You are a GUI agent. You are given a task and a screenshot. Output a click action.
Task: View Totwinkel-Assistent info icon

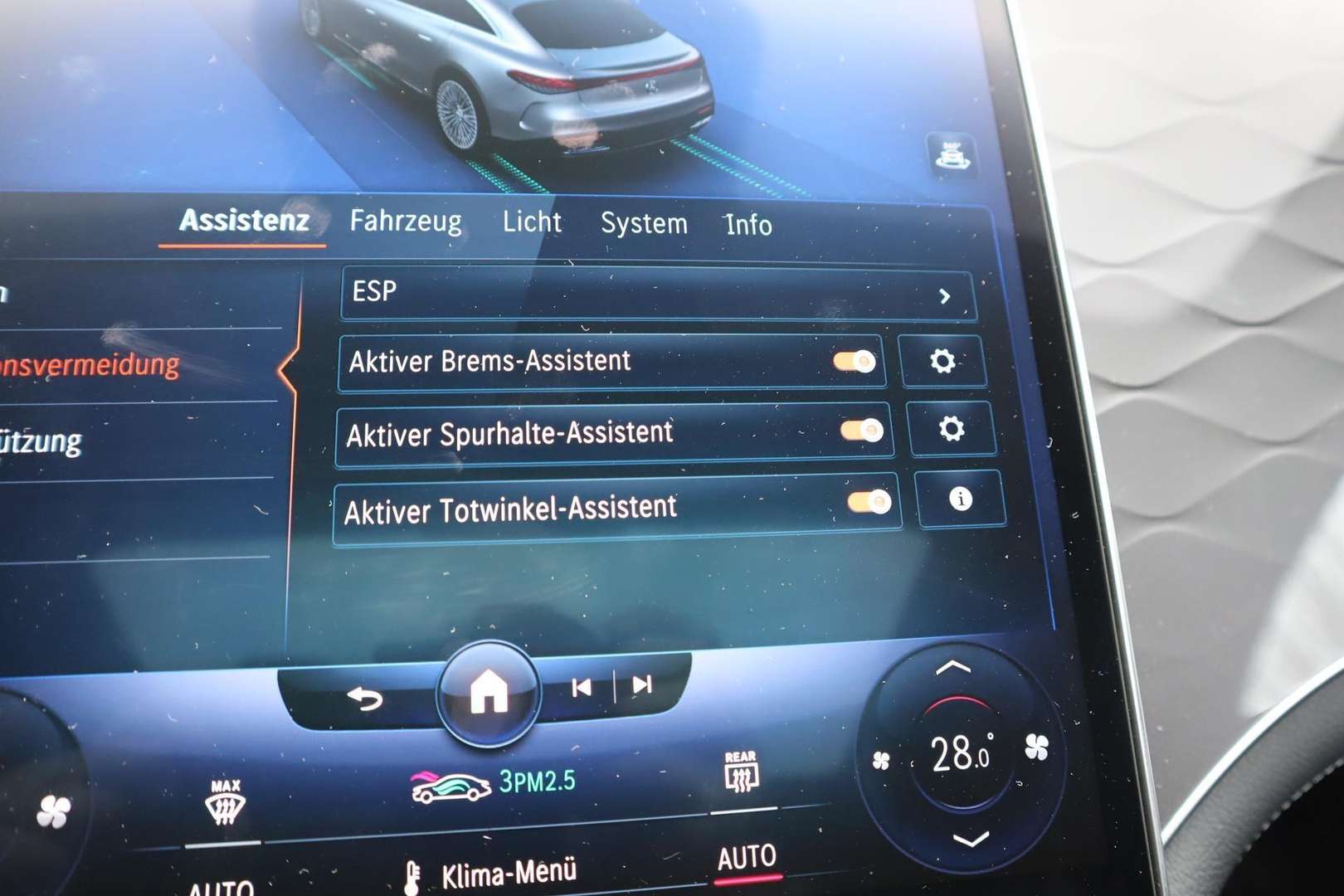pyautogui.click(x=961, y=499)
